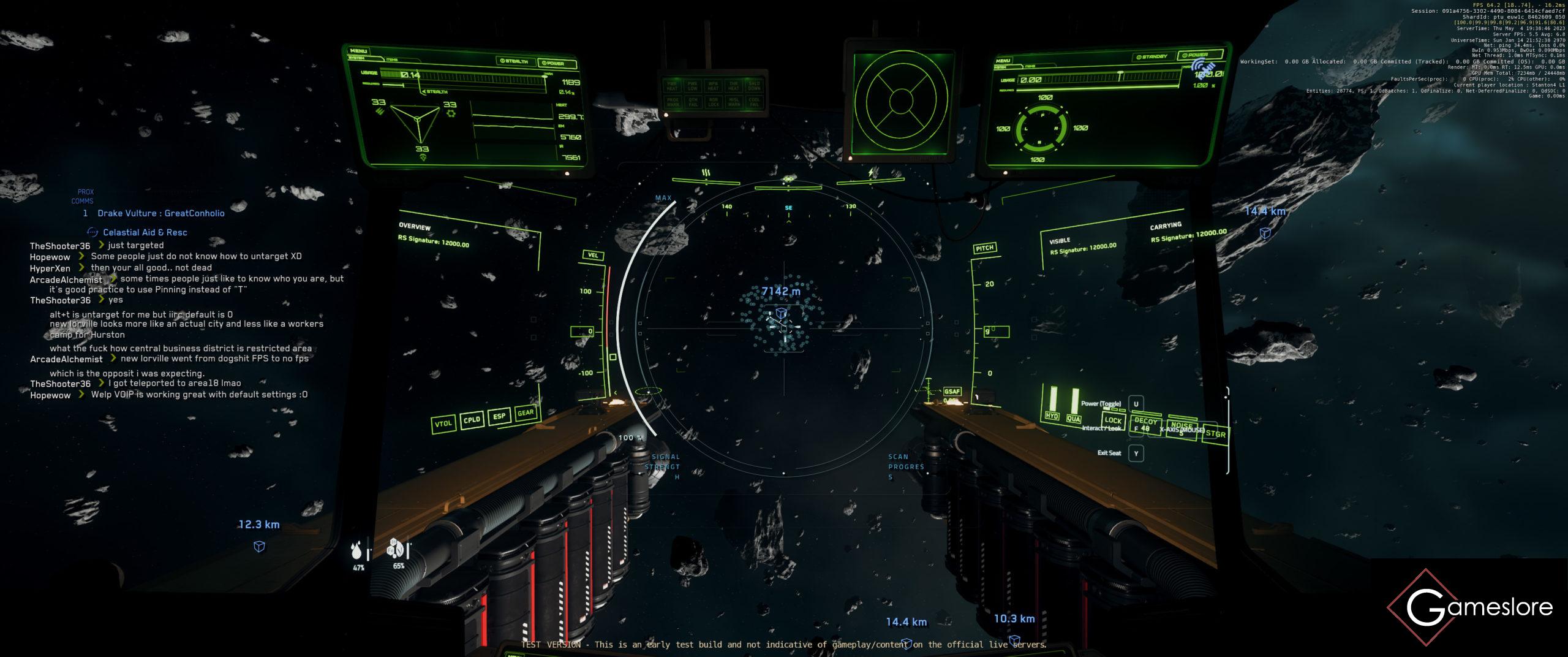This screenshot has width=1568, height=657.
Task: Set shields to STANDBY on right display
Action: pyautogui.click(x=1151, y=57)
